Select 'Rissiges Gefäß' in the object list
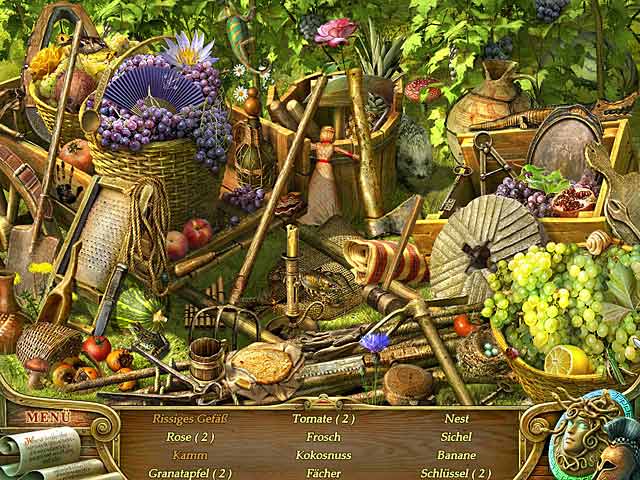 point(190,419)
